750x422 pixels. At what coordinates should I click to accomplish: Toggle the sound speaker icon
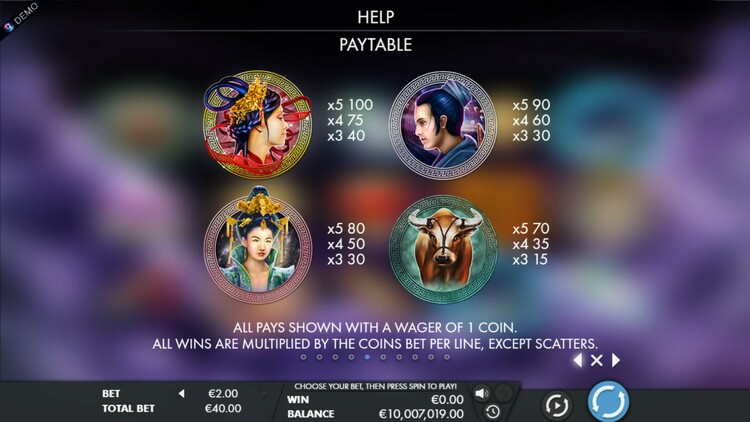click(x=481, y=393)
